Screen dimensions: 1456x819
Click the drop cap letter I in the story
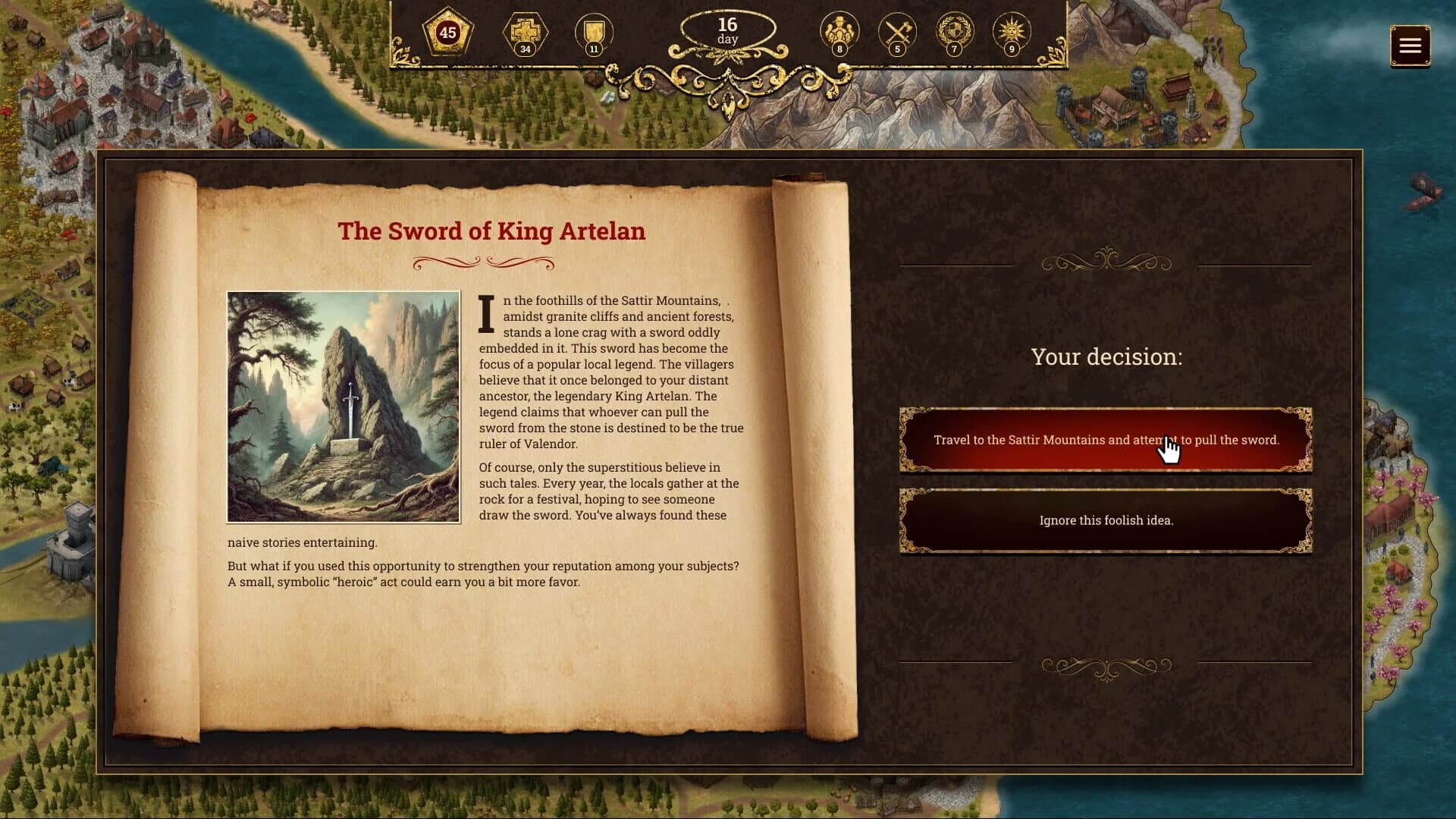486,312
